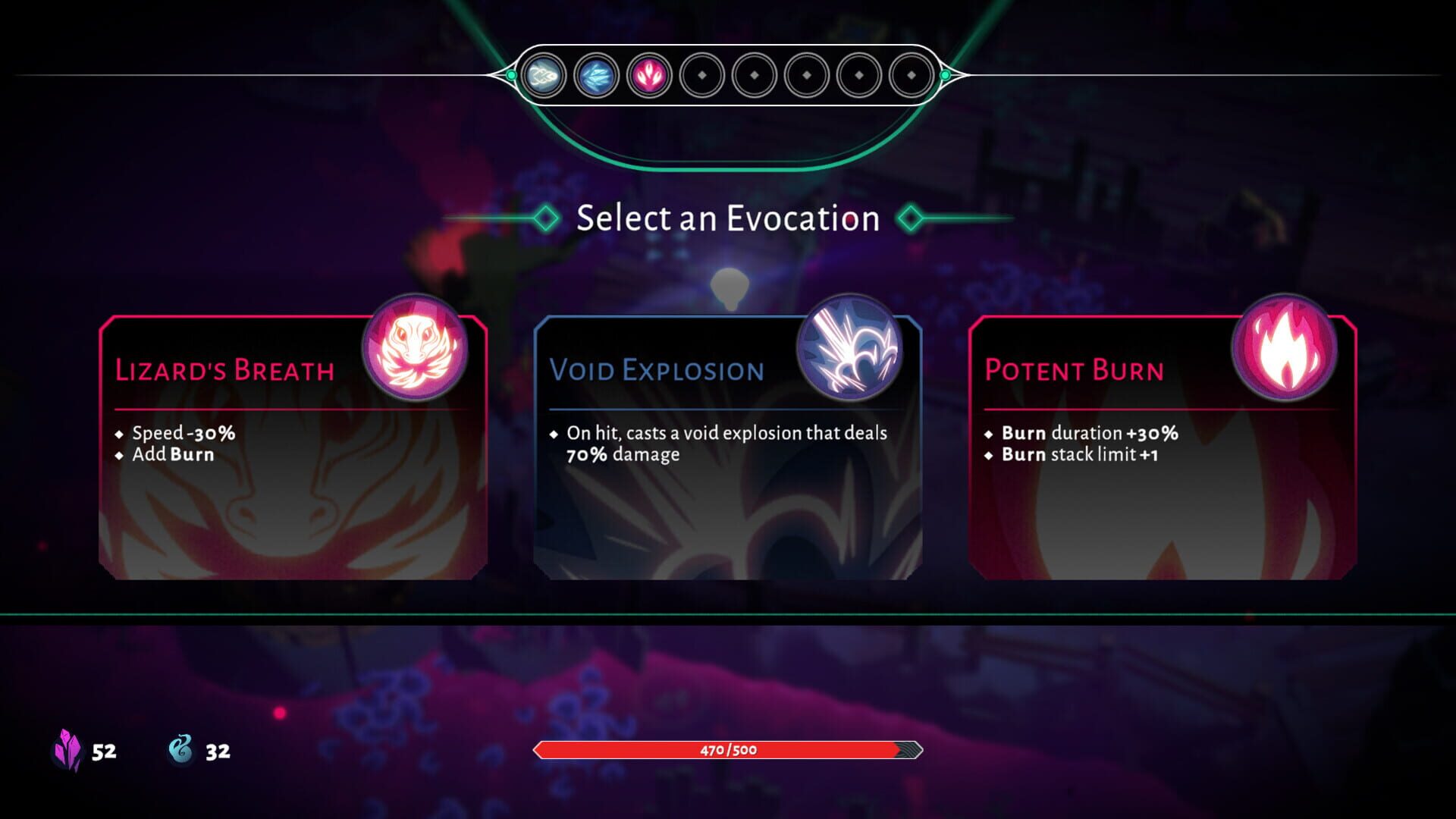This screenshot has height=819, width=1456.
Task: Click the 32 essence count number
Action: tap(218, 752)
